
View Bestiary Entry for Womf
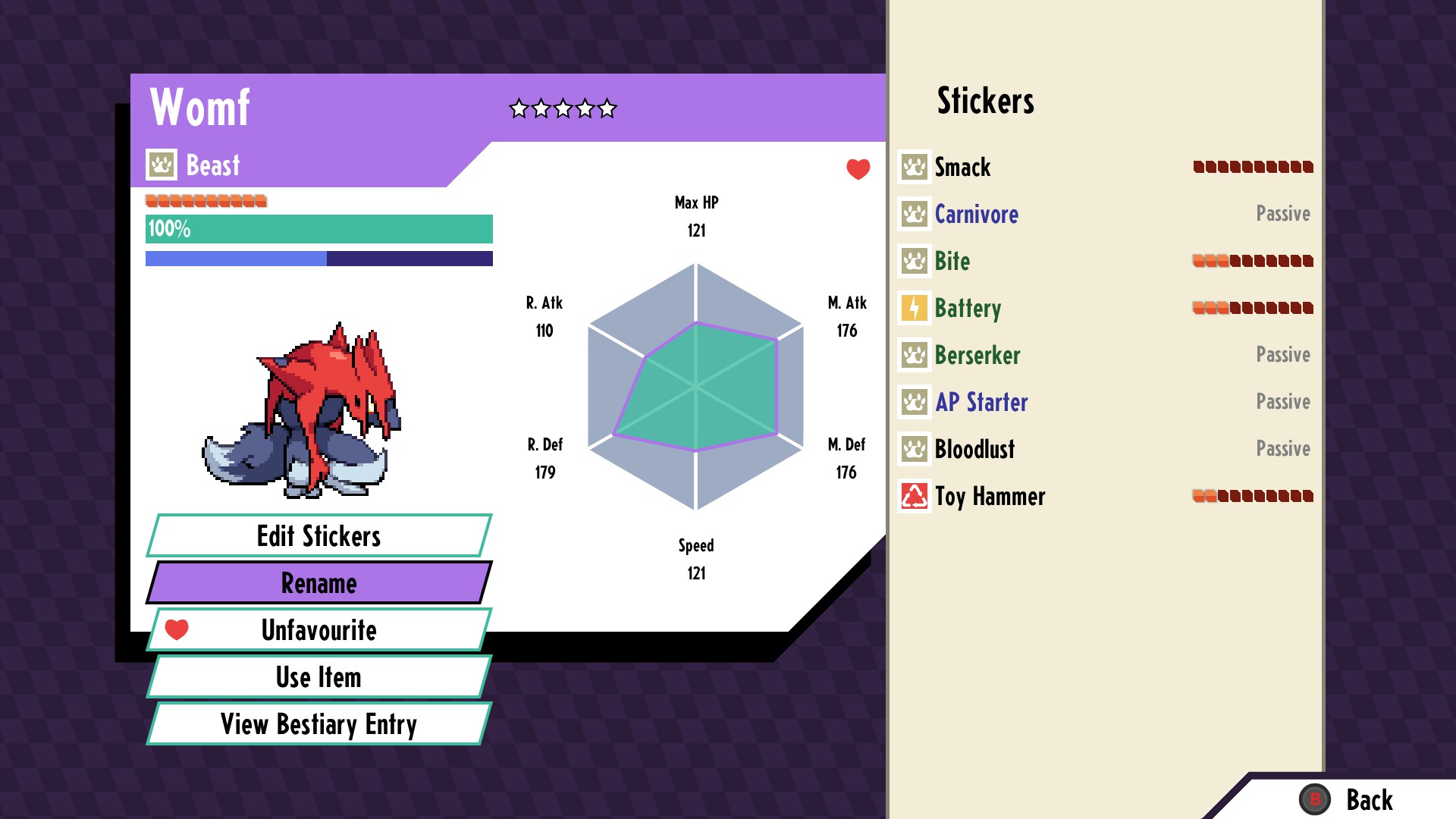click(318, 724)
